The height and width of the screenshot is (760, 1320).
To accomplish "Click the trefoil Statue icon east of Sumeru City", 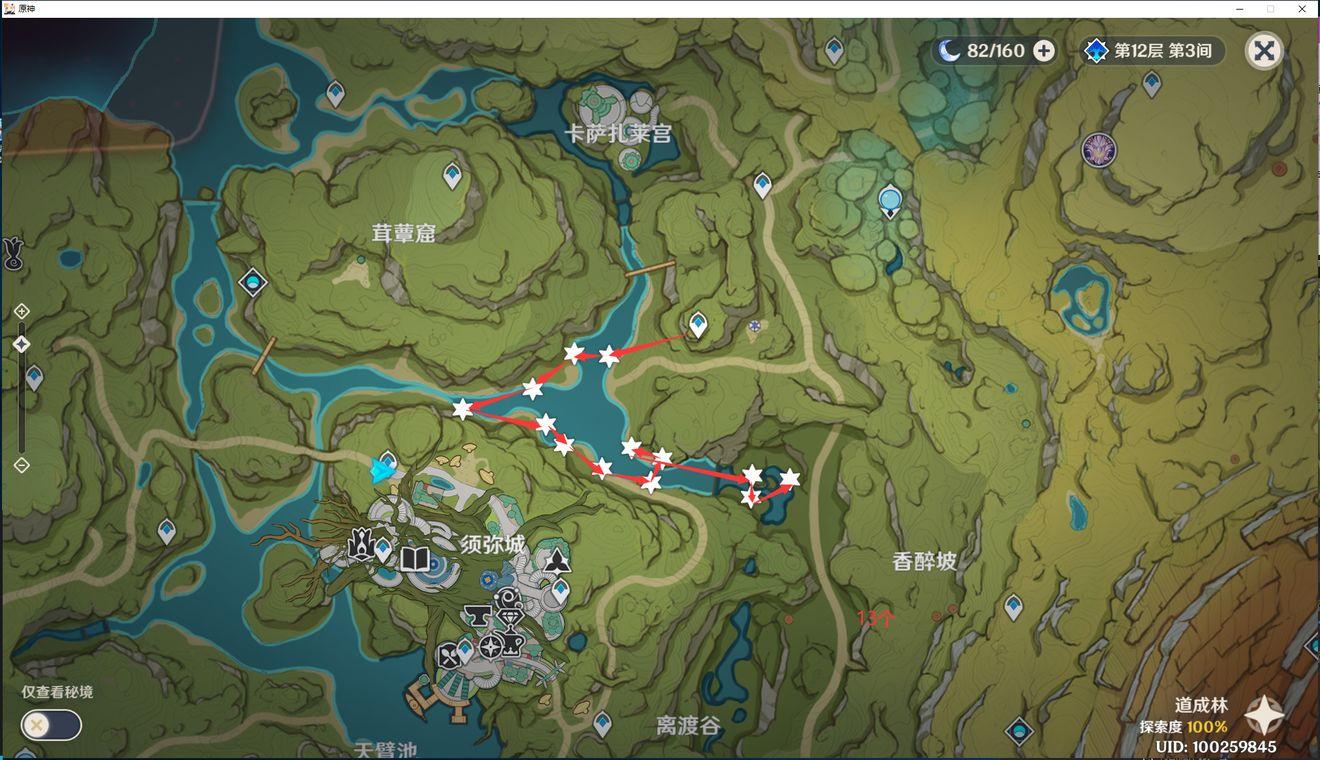I will (558, 560).
